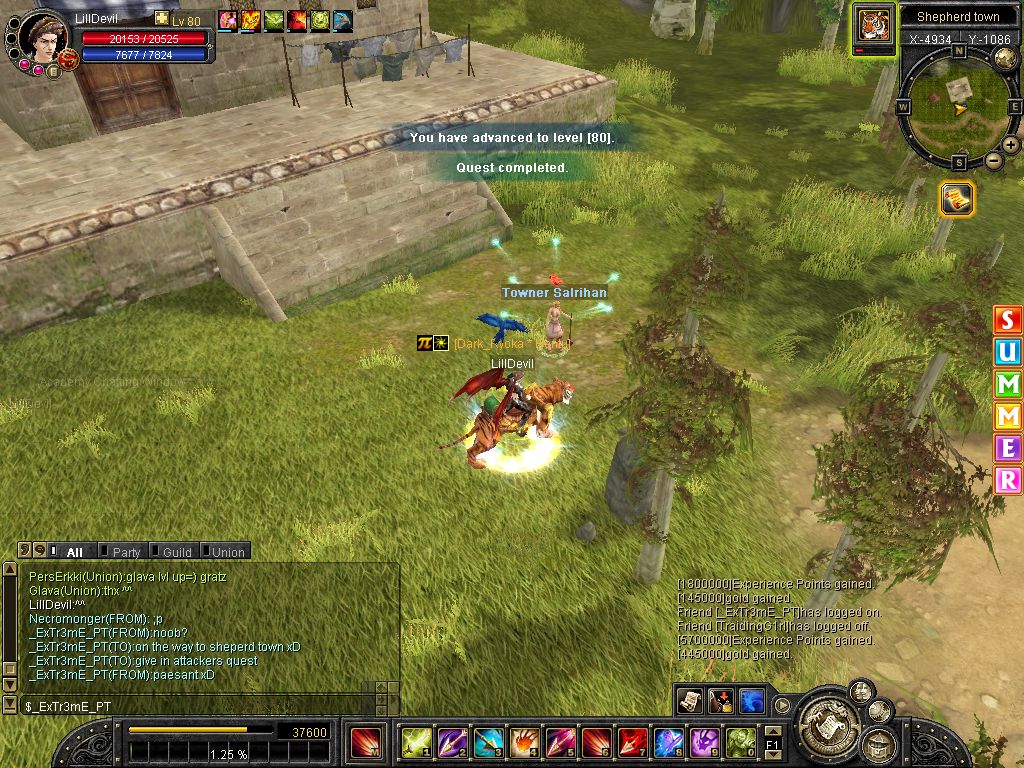
Task: Zoom out the minimap with minus button
Action: click(993, 160)
